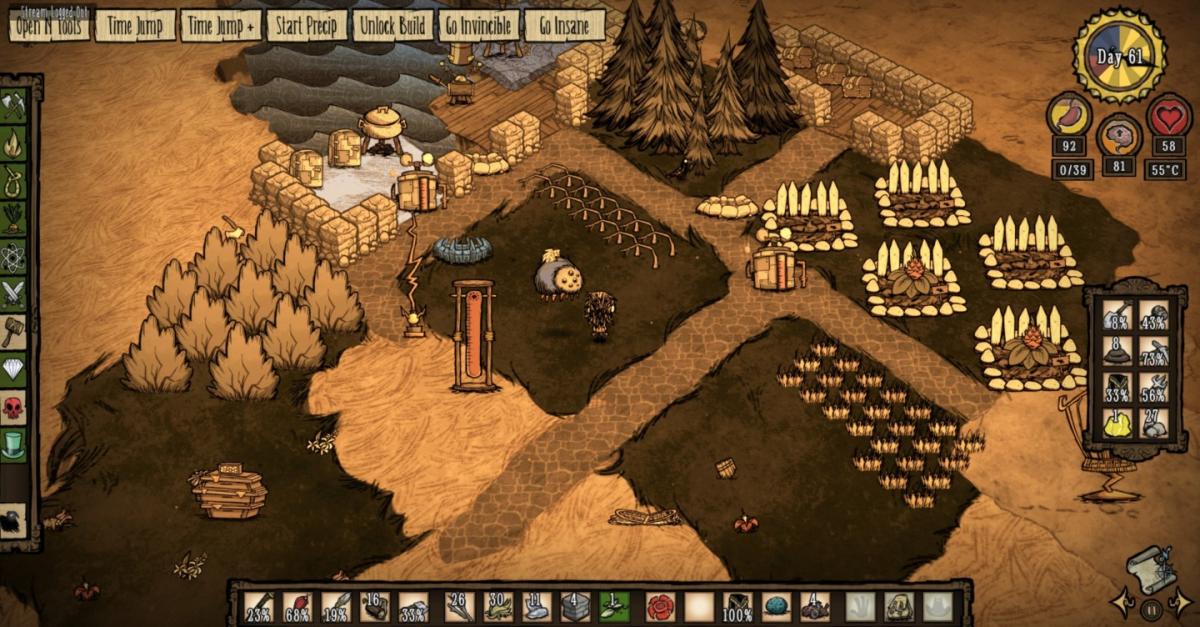Viewport: 1200px width, 627px height.
Task: Open the Fire crafting tab
Action: point(14,143)
